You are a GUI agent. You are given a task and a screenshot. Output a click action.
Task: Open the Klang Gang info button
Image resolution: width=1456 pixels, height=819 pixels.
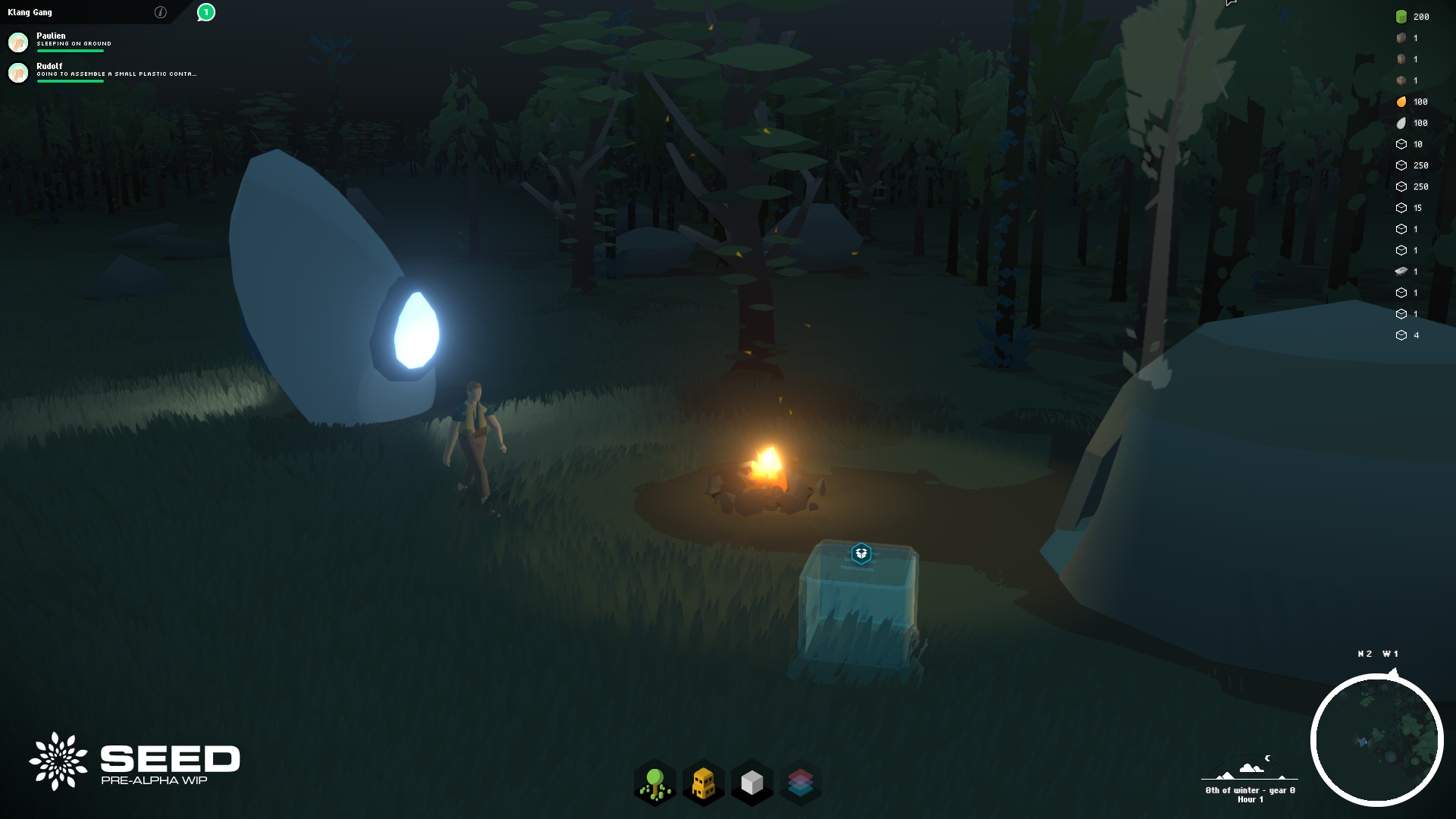160,12
